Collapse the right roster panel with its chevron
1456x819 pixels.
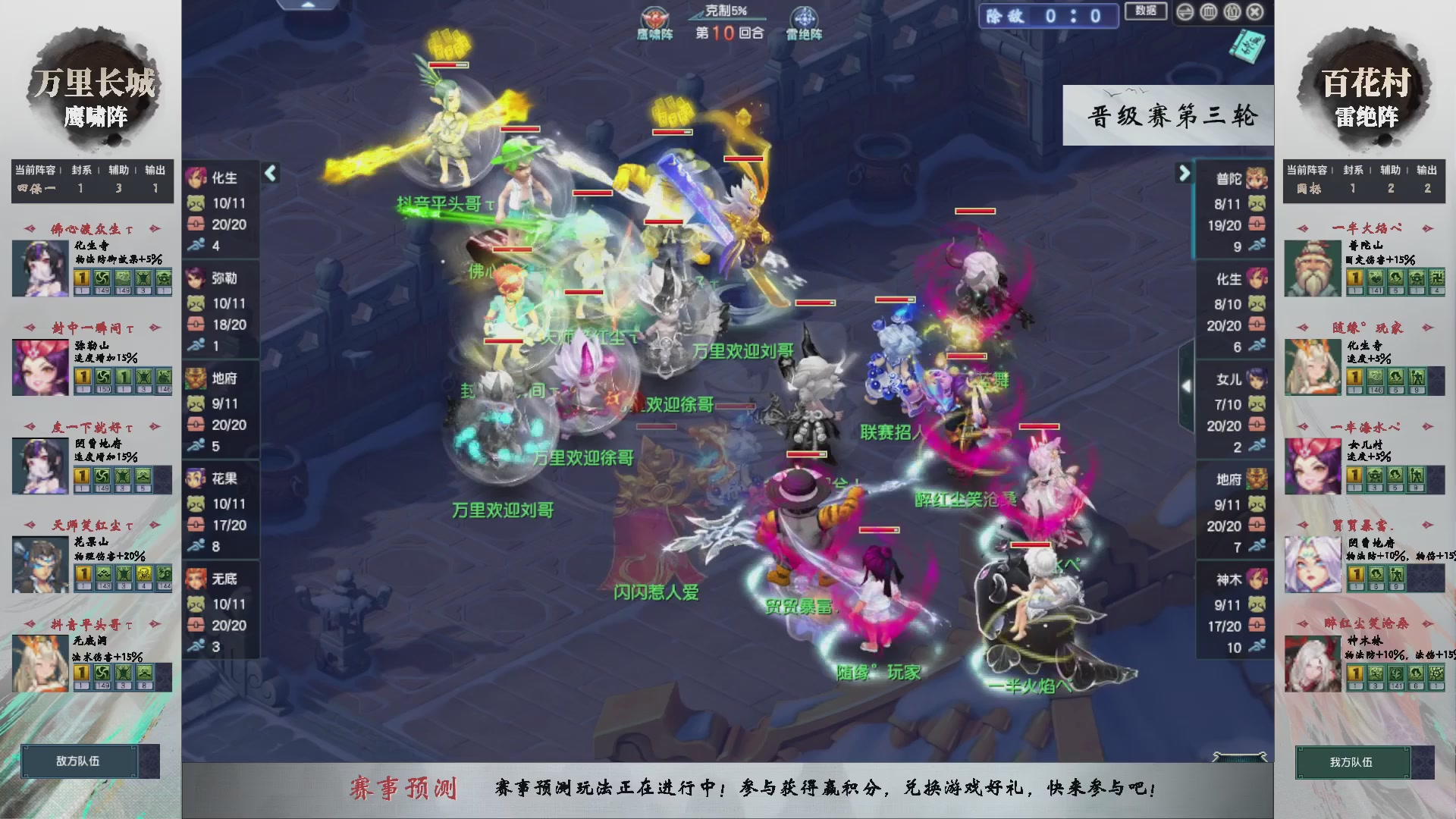(x=1183, y=173)
